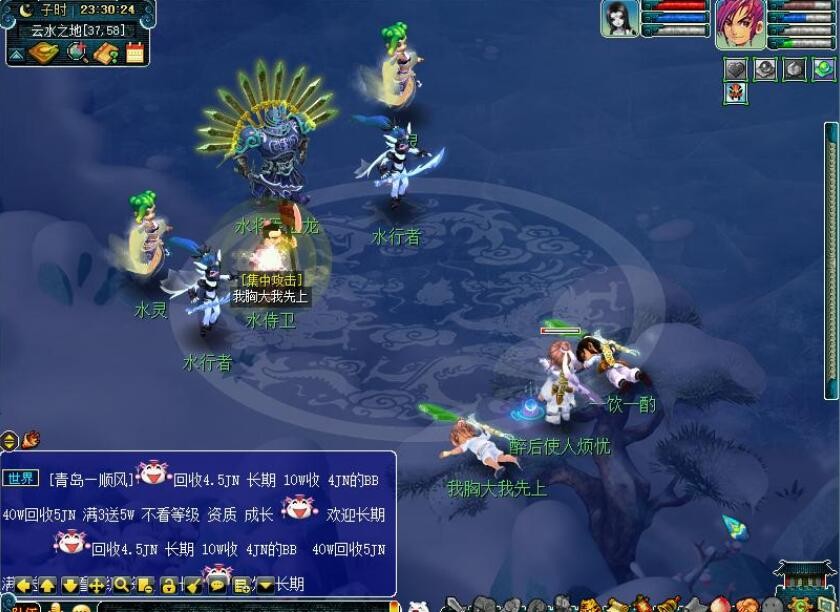
Task: Select the 世界 world channel tag
Action: (21, 479)
